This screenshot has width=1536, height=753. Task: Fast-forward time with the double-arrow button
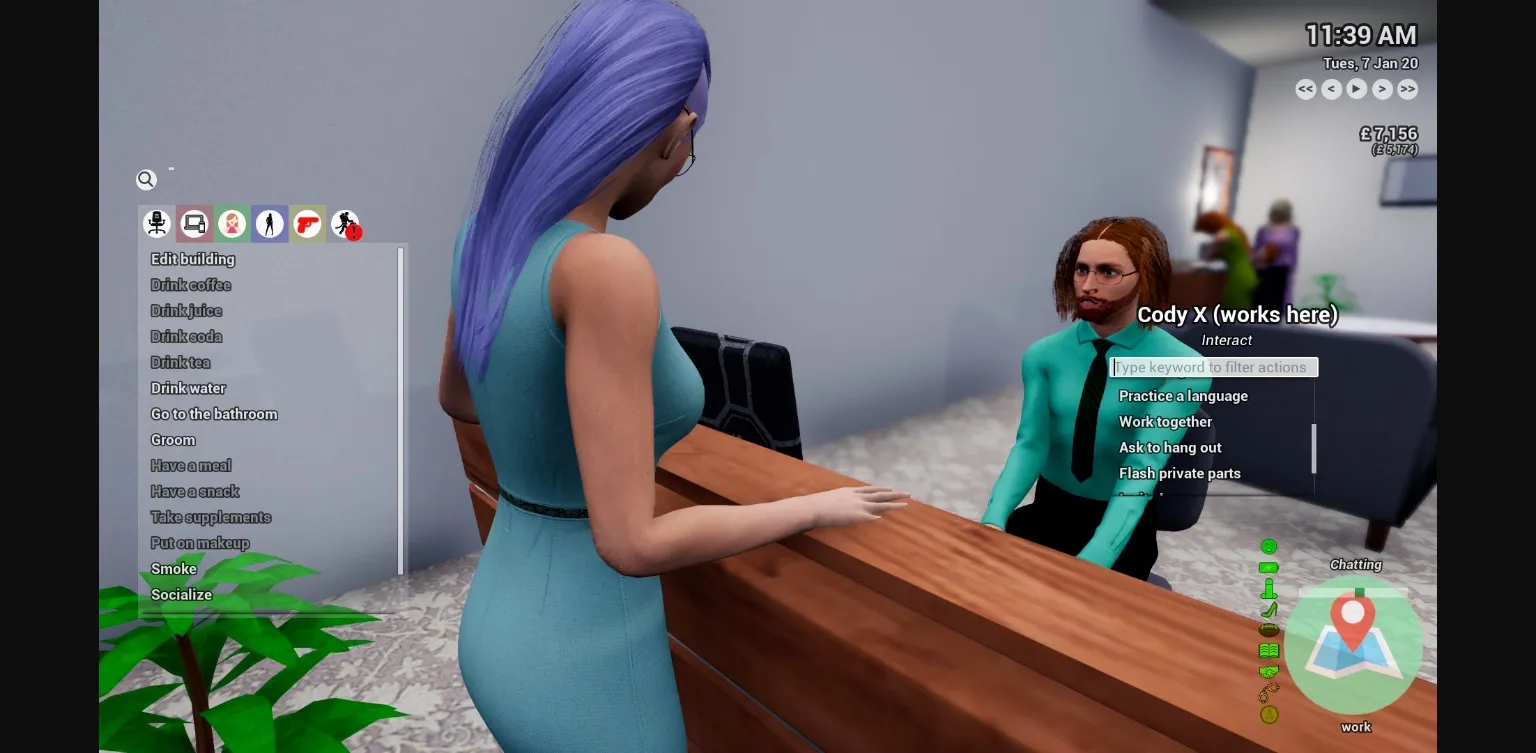[1407, 89]
